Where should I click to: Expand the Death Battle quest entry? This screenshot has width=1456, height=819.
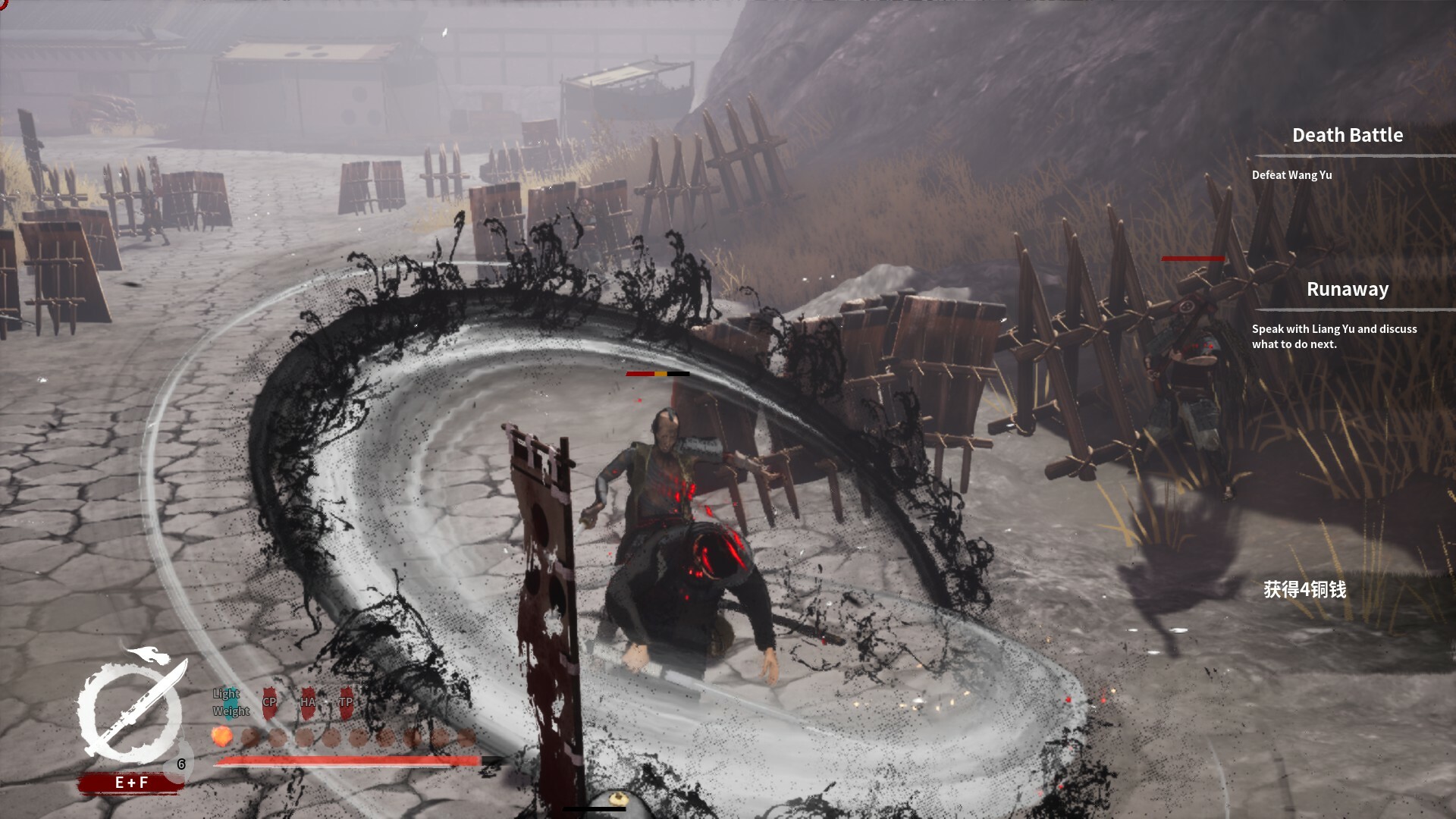(x=1347, y=135)
